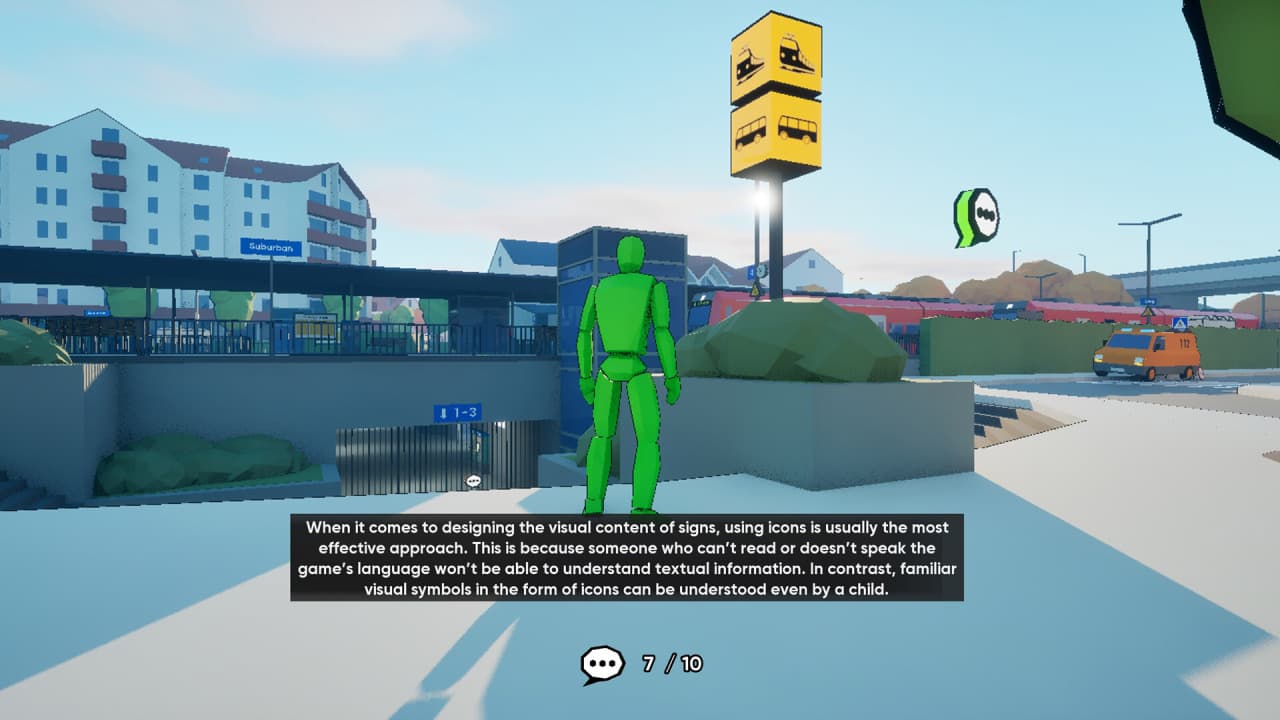Select the green speech bubble marker
The width and height of the screenshot is (1280, 720).
pyautogui.click(x=979, y=217)
